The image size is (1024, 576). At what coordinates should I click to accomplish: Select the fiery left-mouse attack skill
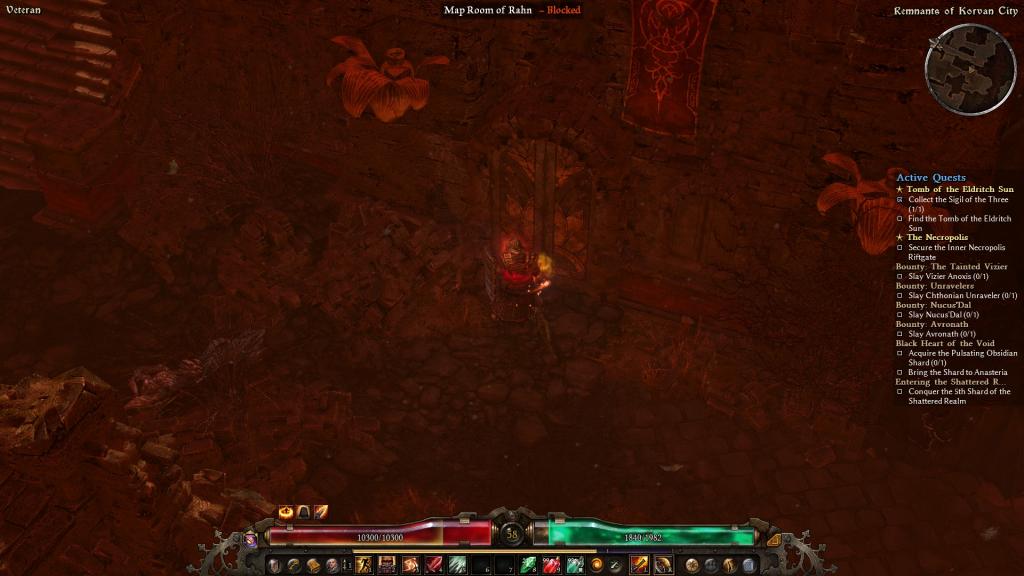[x=639, y=565]
